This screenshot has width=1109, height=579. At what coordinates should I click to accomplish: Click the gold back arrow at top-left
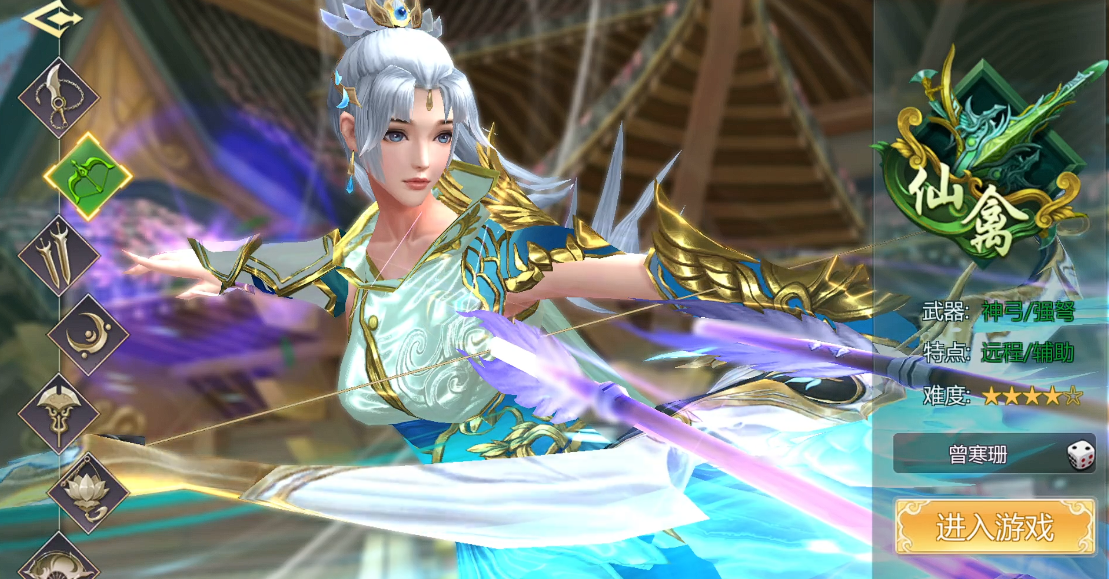pos(44,17)
